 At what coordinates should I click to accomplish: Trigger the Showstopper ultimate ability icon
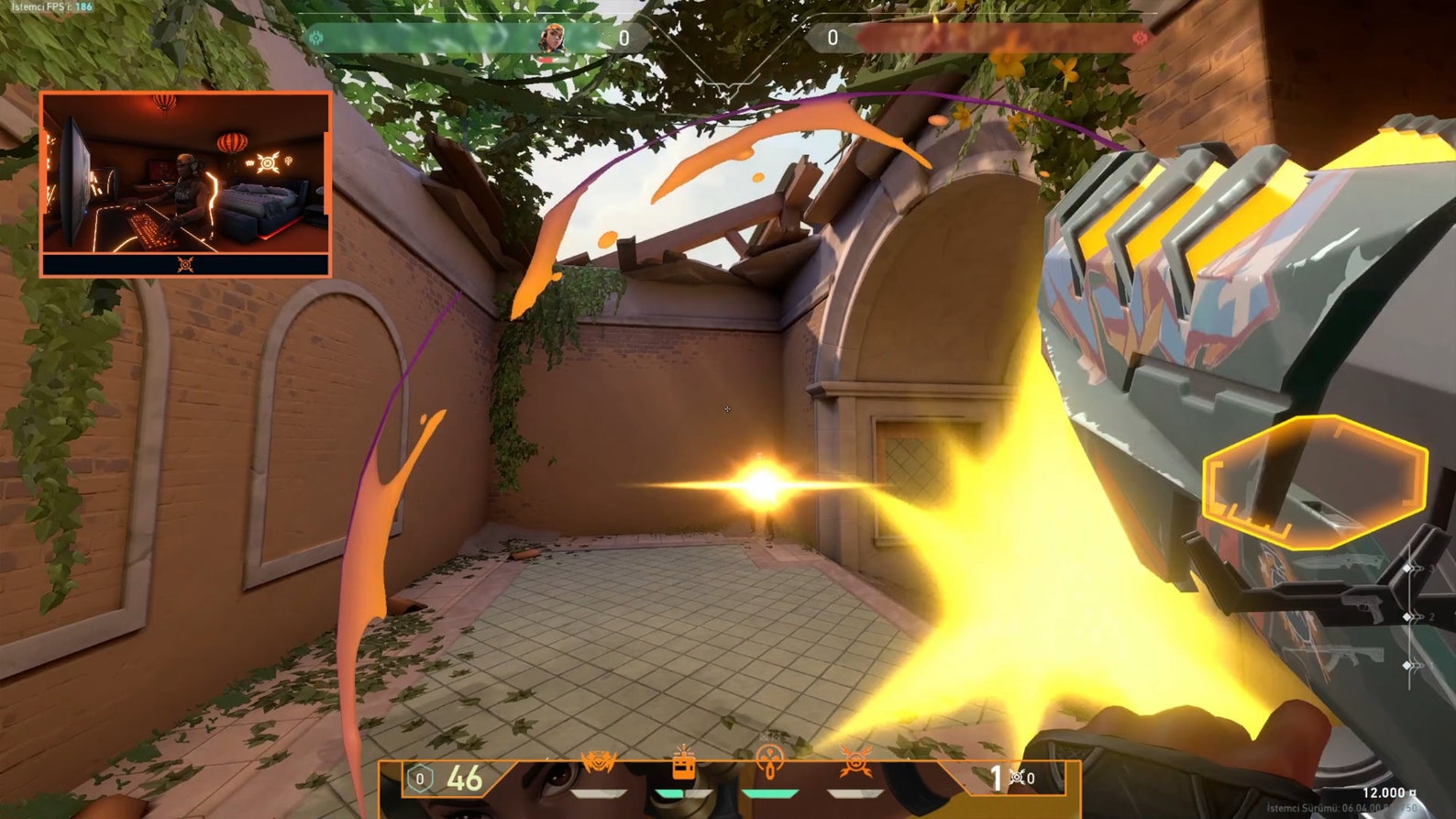855,763
